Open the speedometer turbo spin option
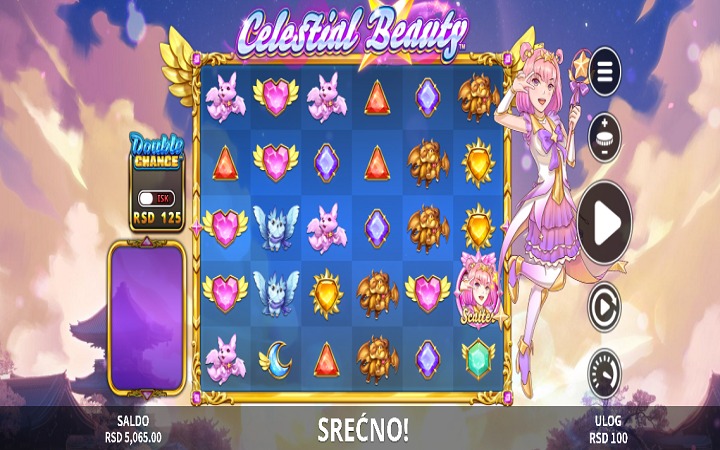 tap(604, 371)
